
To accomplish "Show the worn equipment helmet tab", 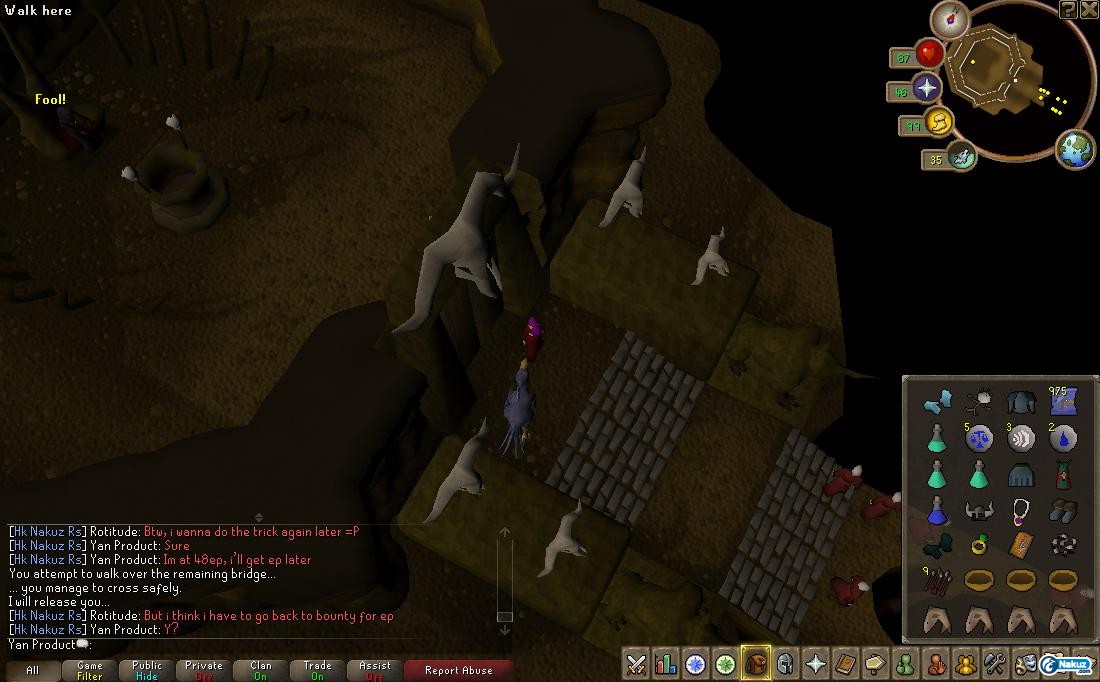I will [786, 663].
